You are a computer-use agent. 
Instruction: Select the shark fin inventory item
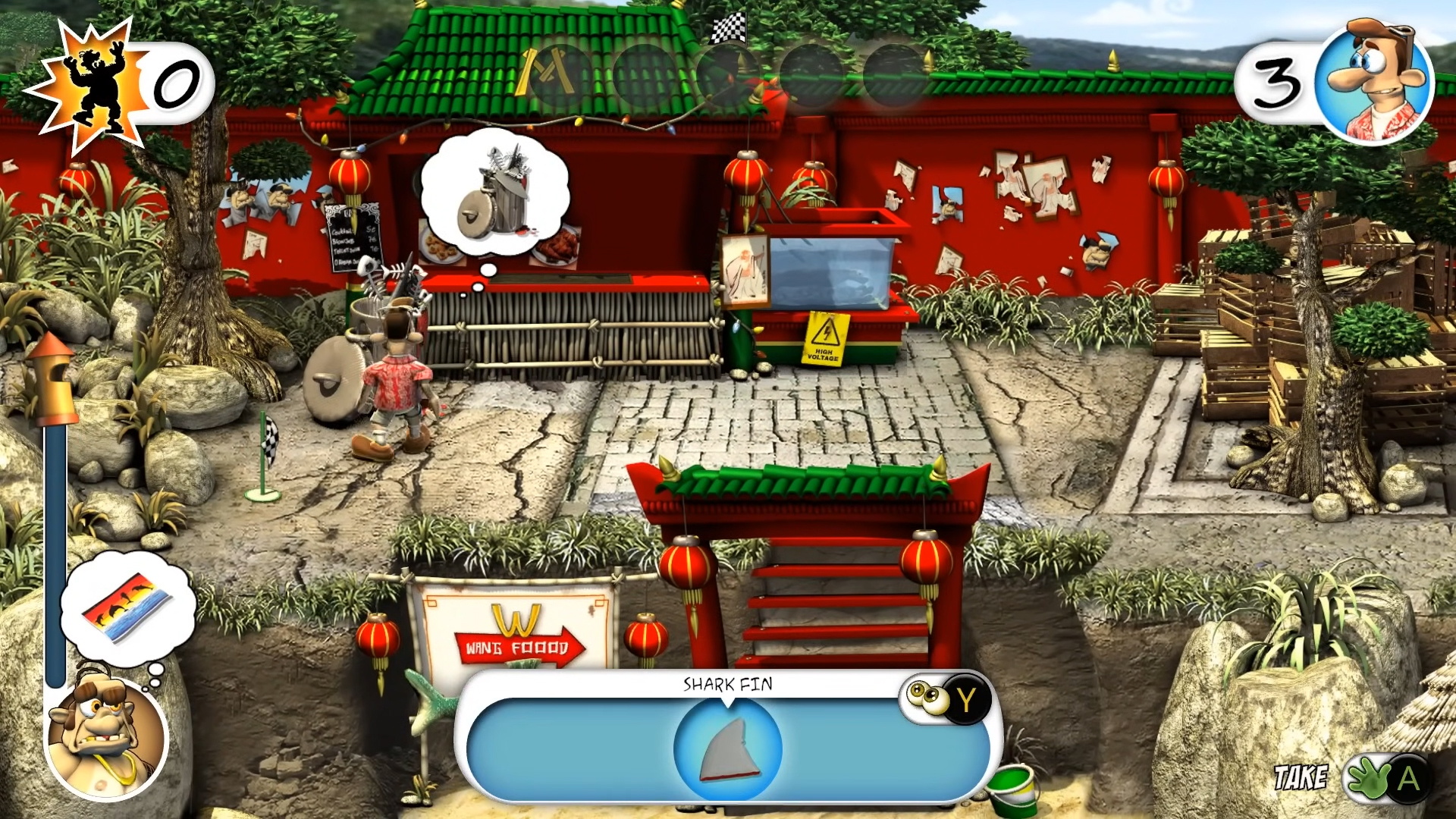pyautogui.click(x=727, y=750)
